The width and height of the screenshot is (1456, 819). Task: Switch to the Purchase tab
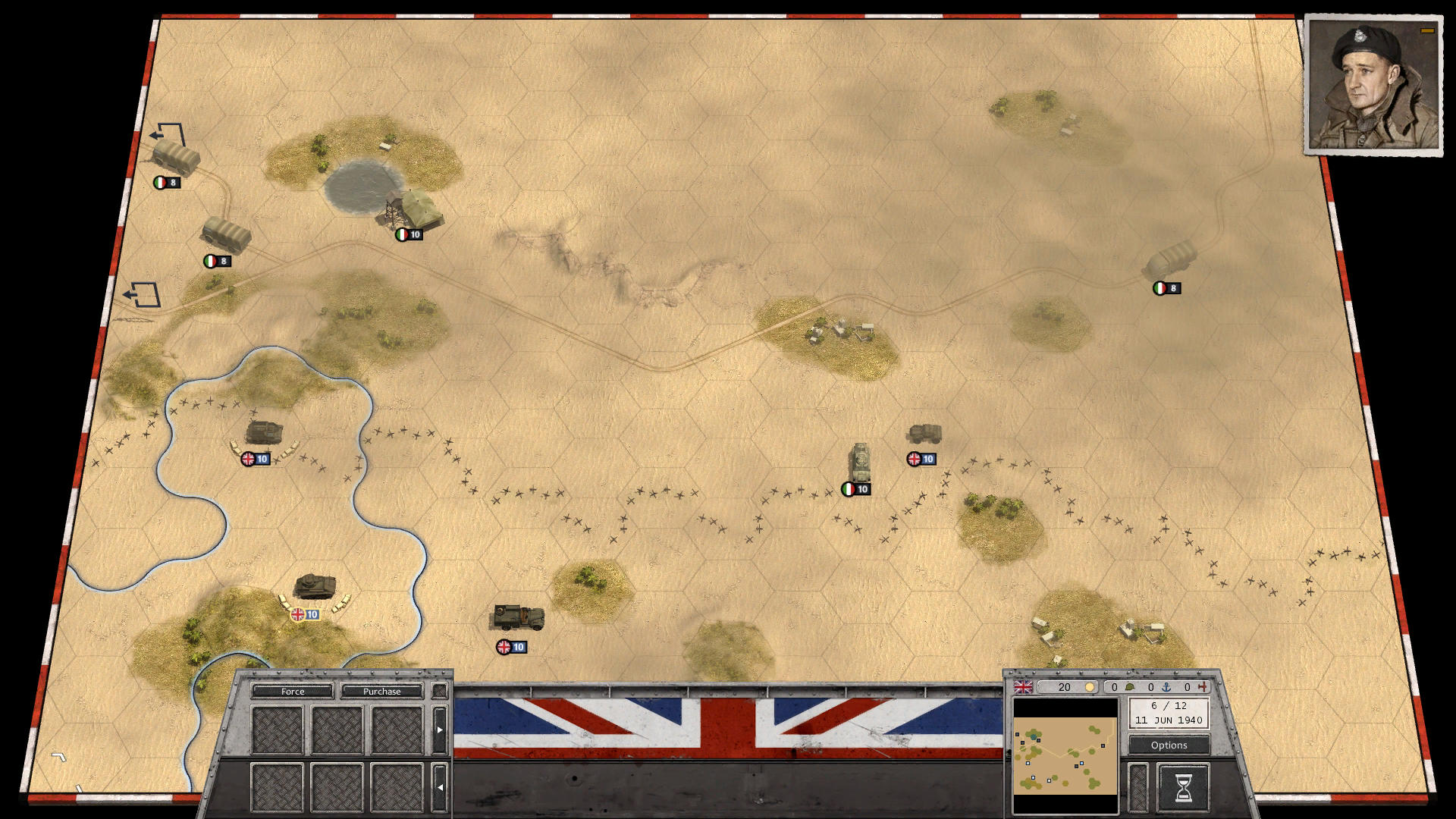383,692
